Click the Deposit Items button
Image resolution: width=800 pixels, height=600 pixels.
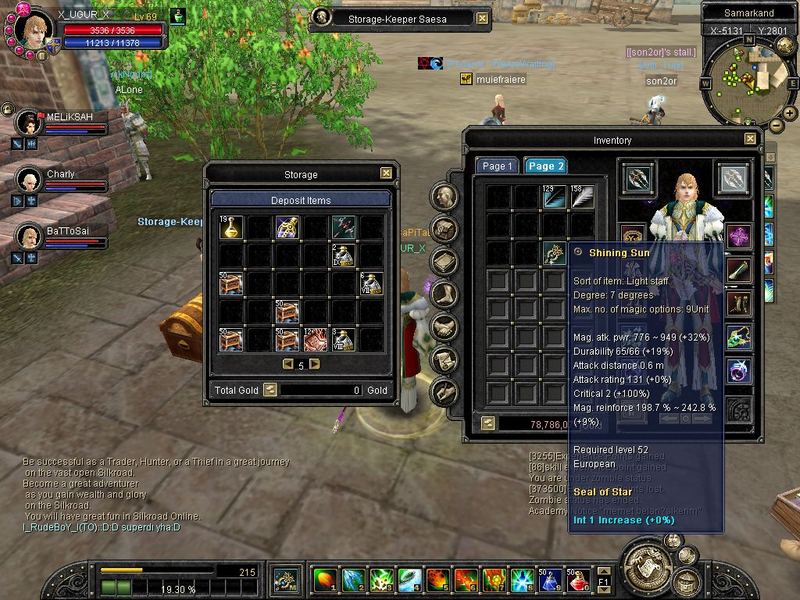point(300,200)
